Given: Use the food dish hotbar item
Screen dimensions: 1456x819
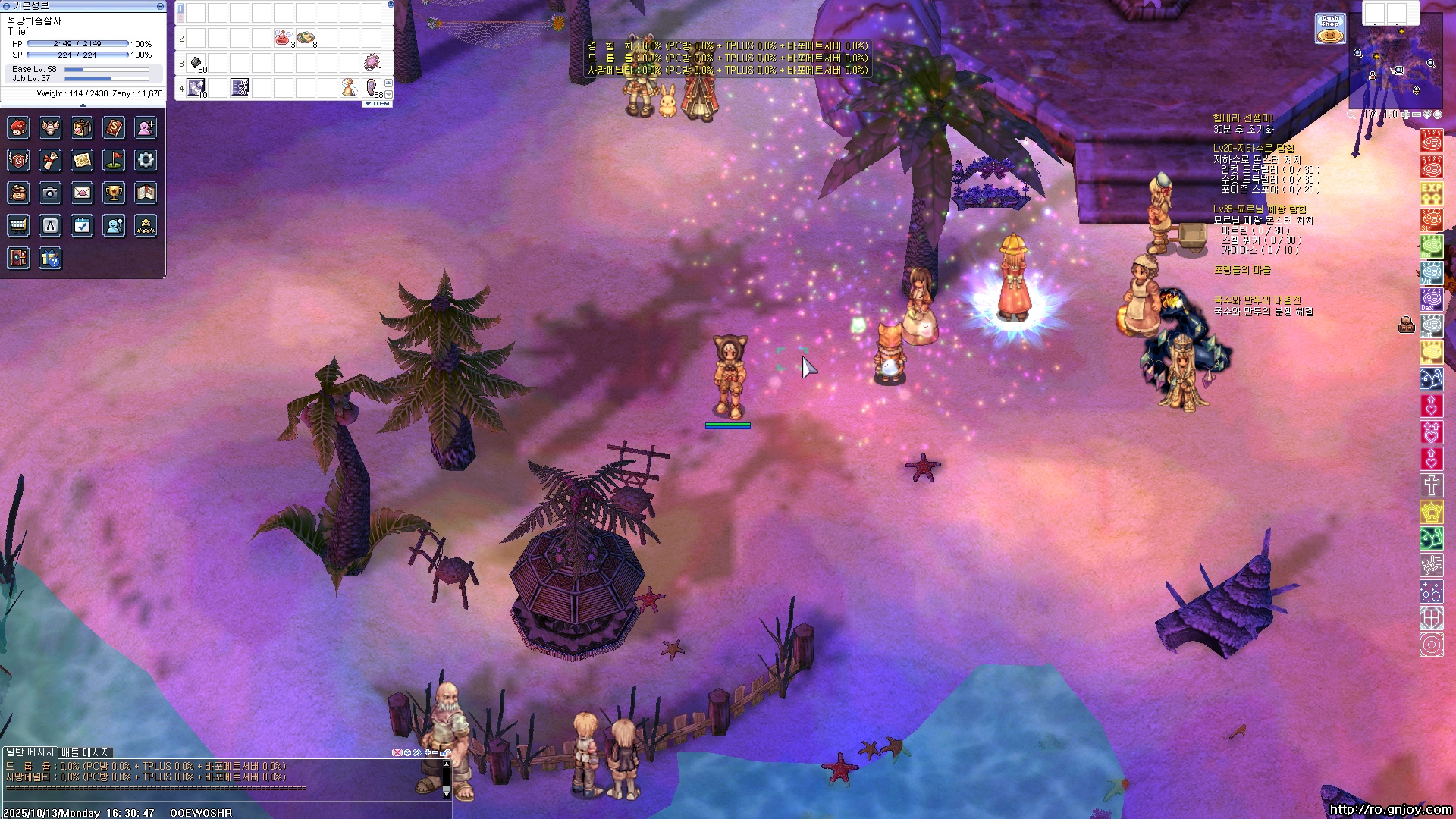Looking at the screenshot, I should (306, 38).
